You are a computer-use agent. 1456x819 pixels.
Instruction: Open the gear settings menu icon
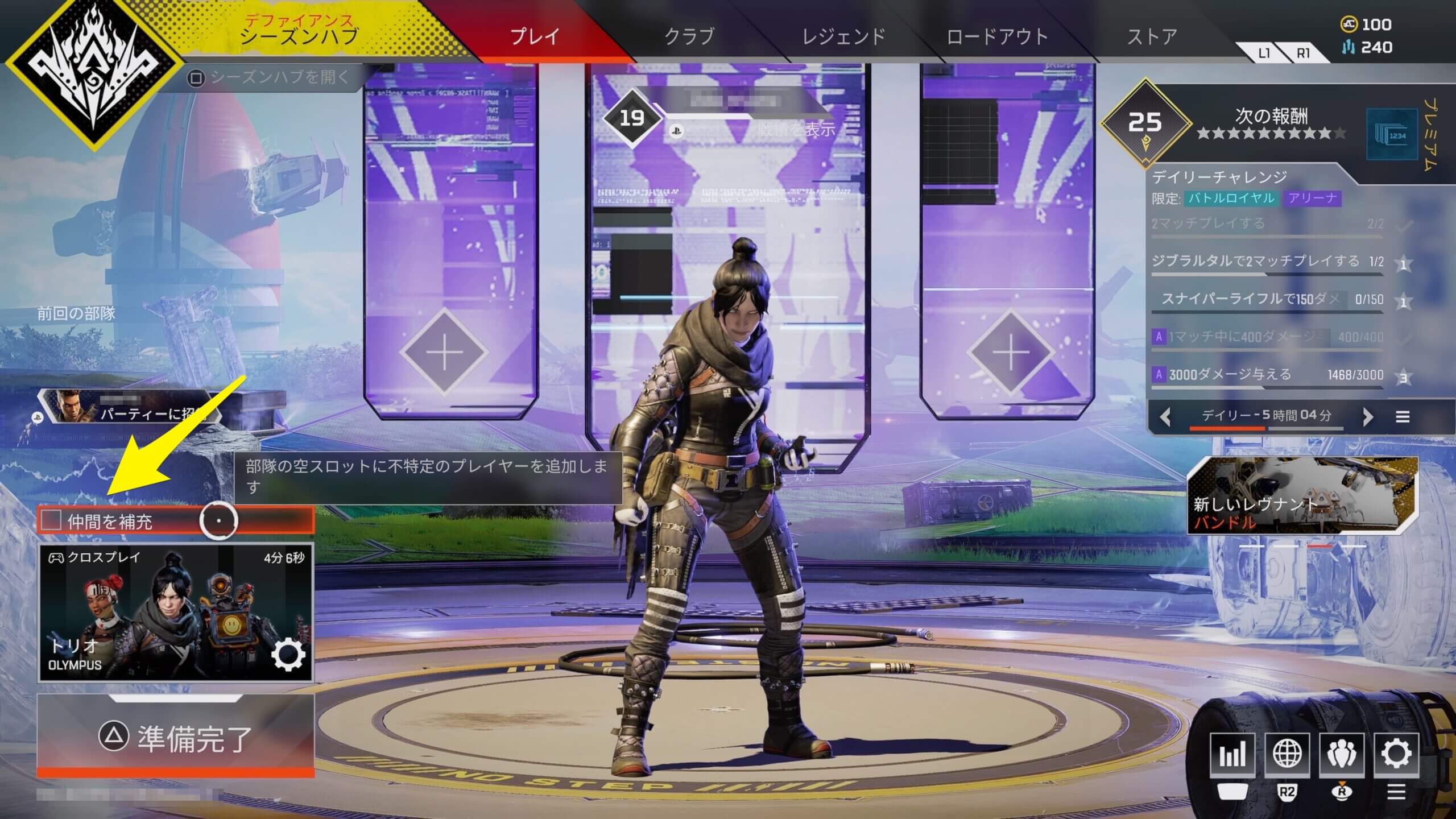tap(1396, 754)
